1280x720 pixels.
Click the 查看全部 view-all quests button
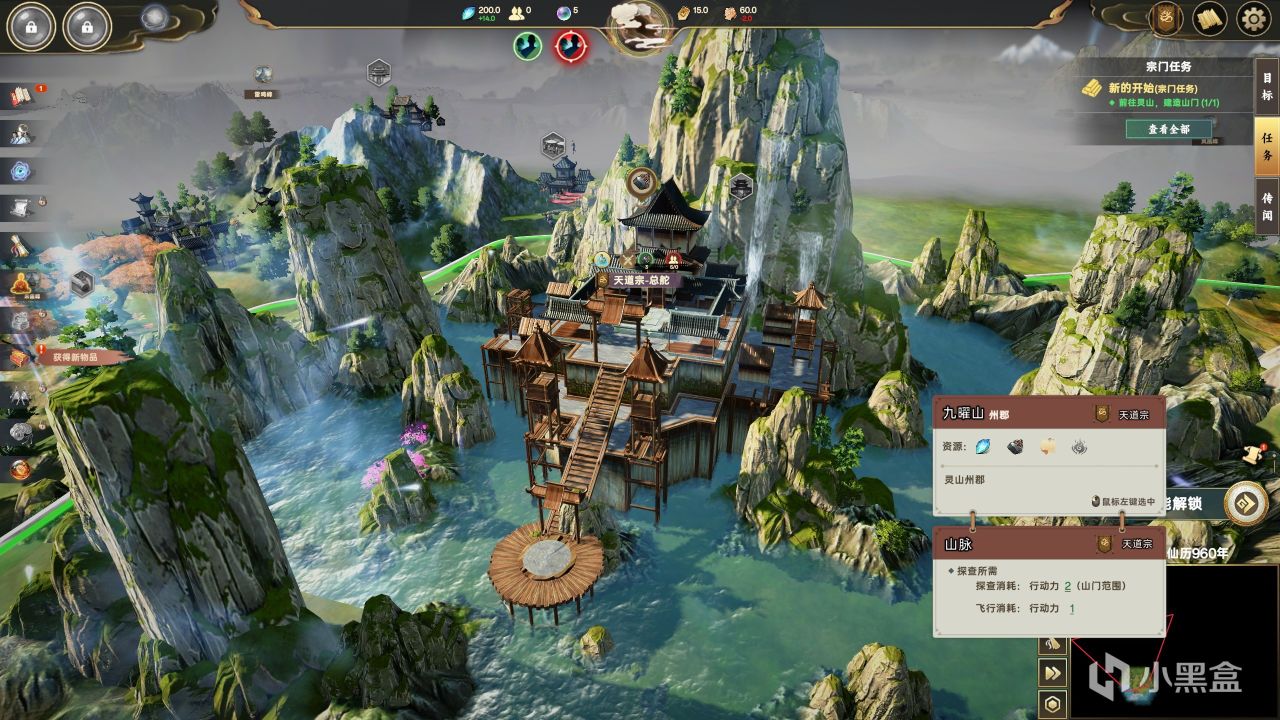[1168, 129]
